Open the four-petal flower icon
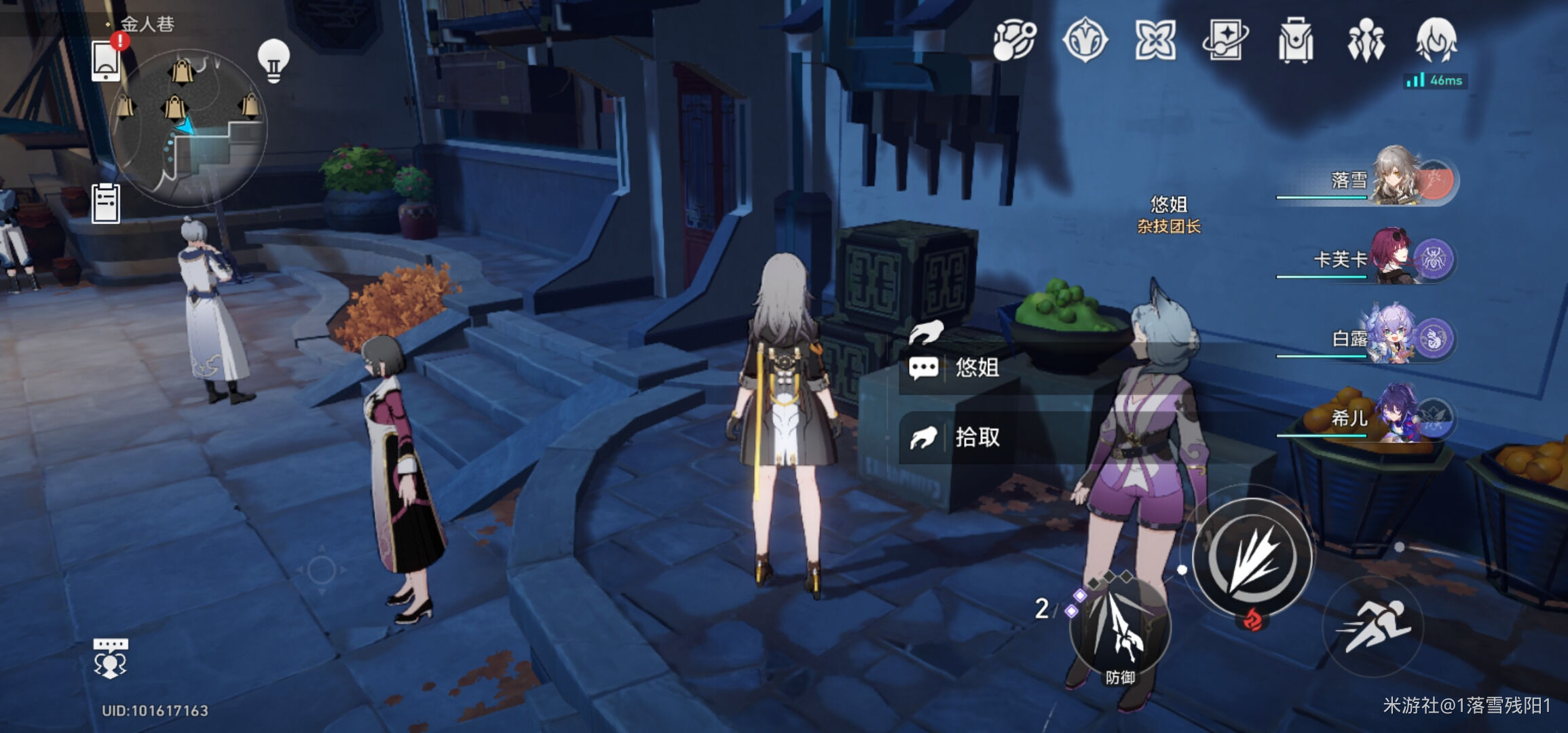Image resolution: width=1568 pixels, height=733 pixels. 1155,41
